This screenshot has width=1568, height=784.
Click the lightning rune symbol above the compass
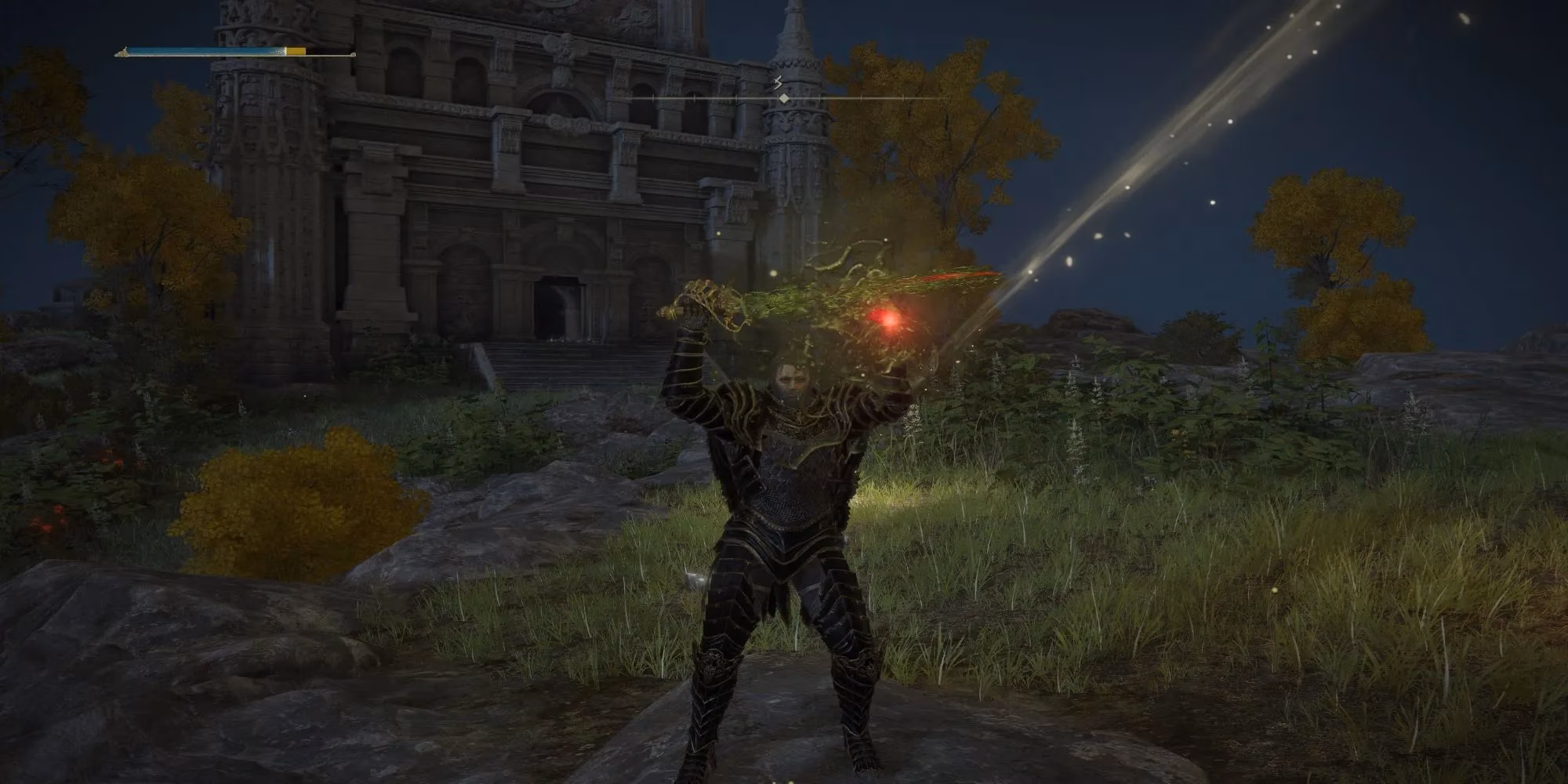[777, 81]
